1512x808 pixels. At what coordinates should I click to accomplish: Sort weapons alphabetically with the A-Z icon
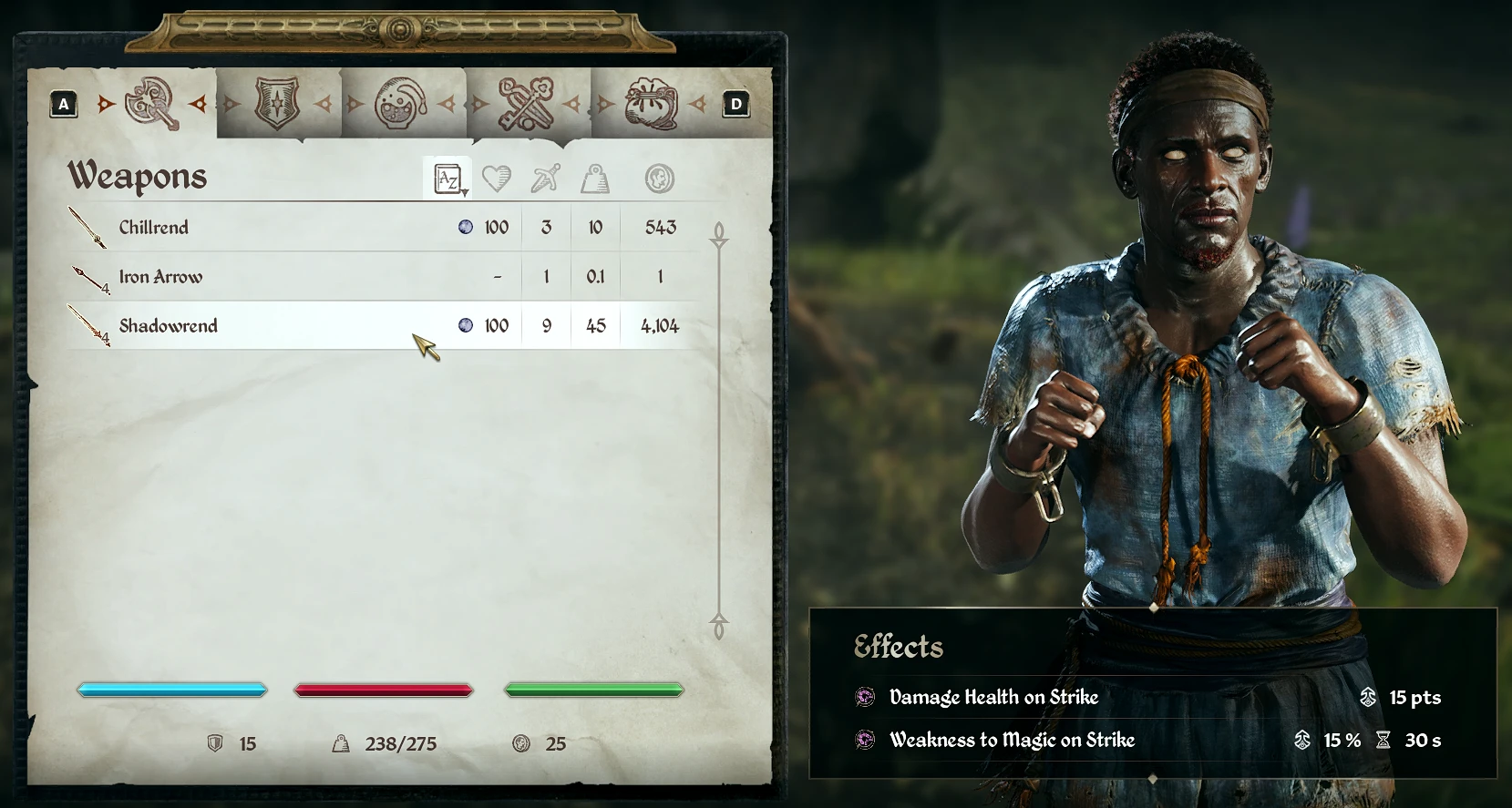(x=448, y=179)
